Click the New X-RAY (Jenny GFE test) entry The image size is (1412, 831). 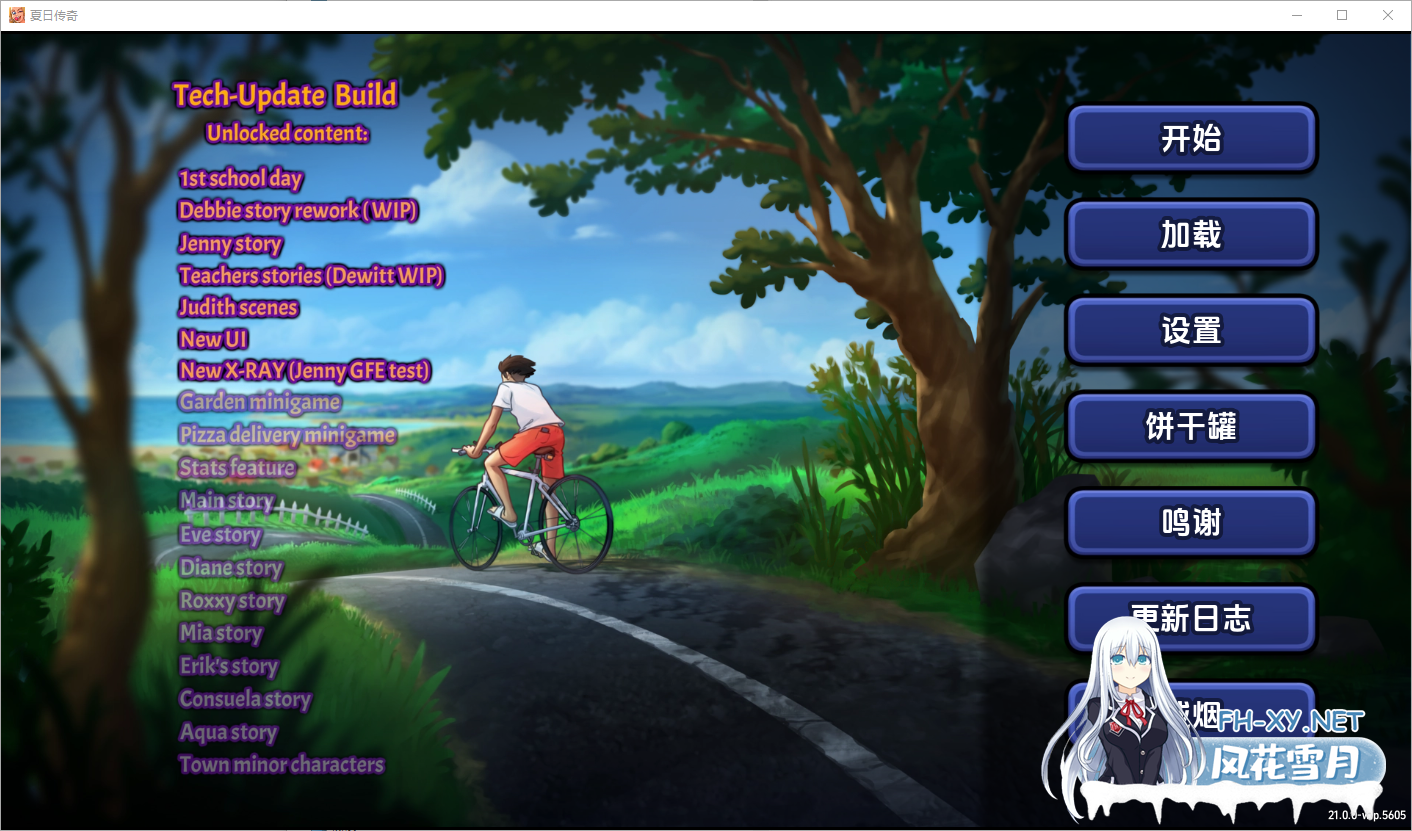[x=305, y=371]
